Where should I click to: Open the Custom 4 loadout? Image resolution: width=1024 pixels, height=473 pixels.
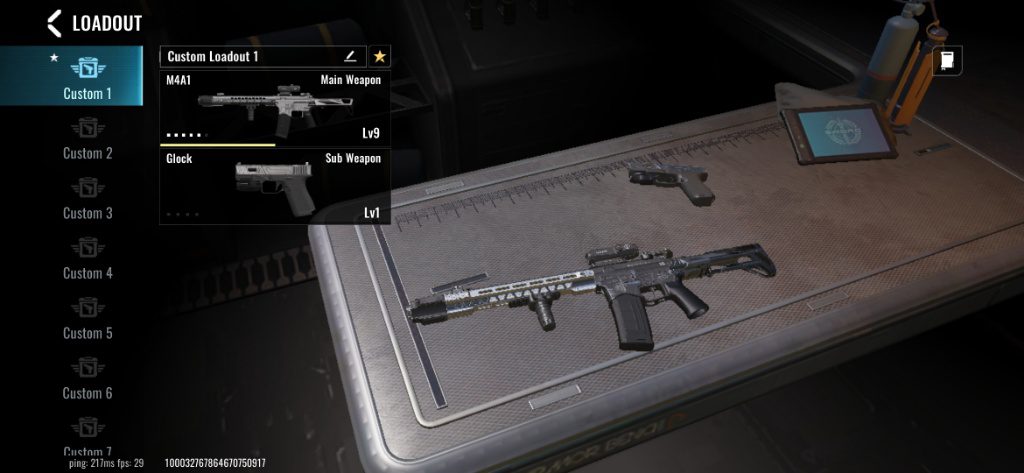[x=88, y=259]
